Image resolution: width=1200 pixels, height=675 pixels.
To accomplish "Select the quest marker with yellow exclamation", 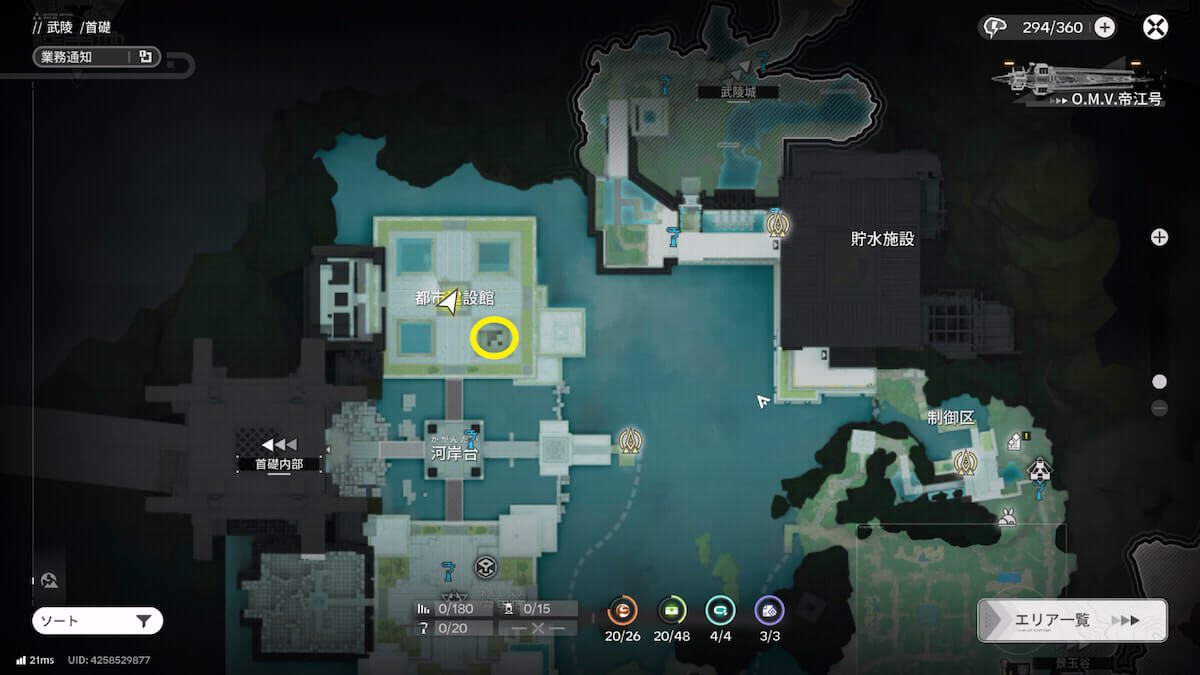I will pos(1018,440).
